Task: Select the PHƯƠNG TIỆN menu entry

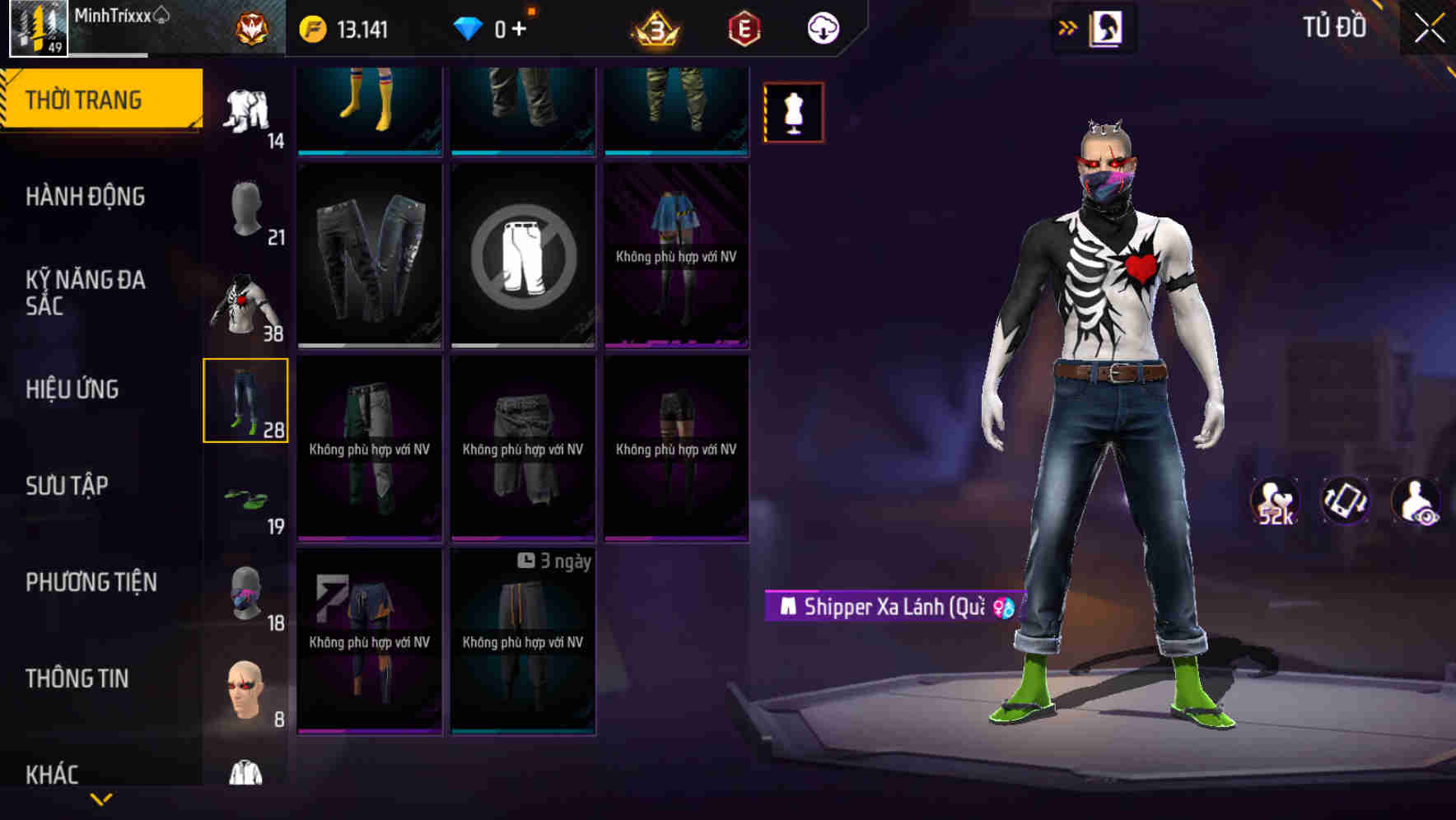Action: [91, 581]
